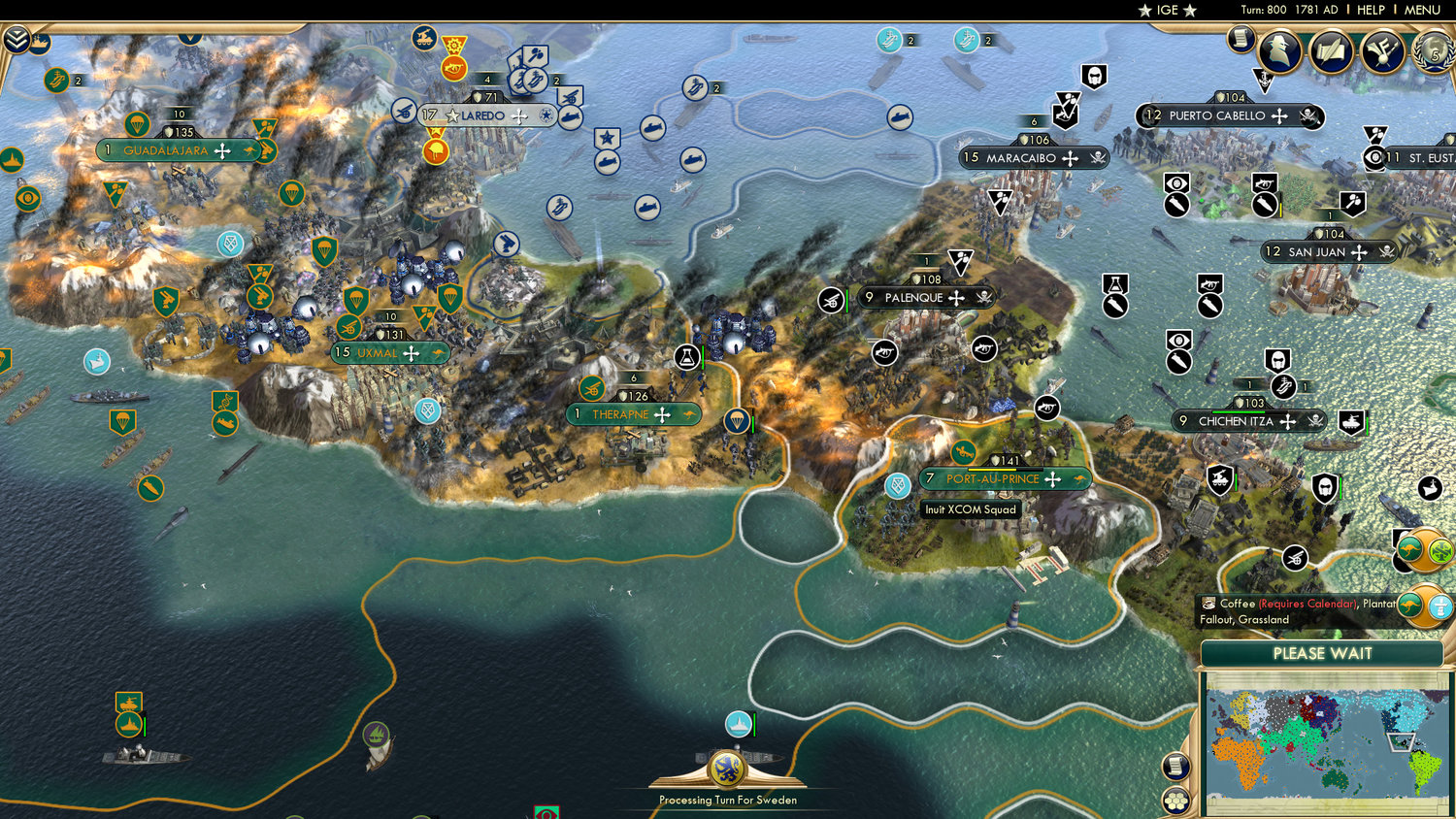Viewport: 1456px width, 819px height.
Task: Open the Espionage overview spy icon
Action: tap(1278, 49)
